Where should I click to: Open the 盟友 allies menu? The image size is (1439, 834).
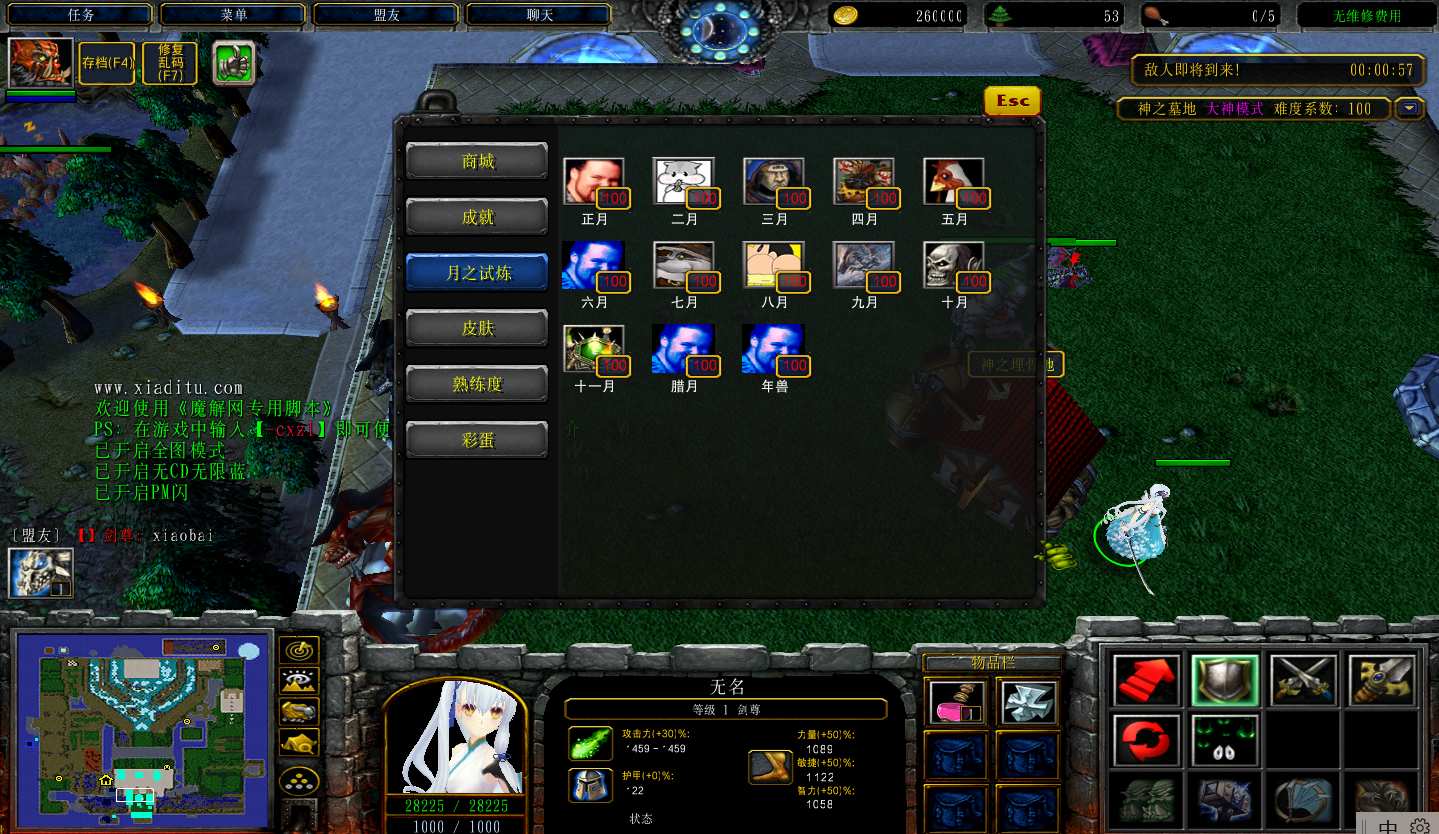click(387, 15)
